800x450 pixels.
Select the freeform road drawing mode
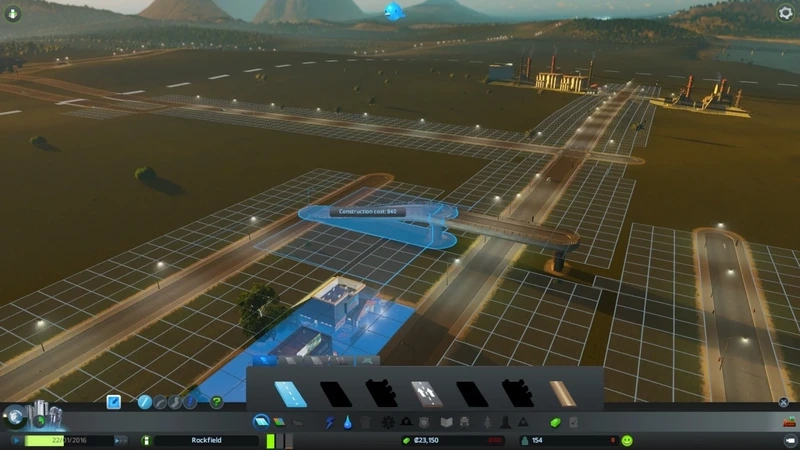click(x=174, y=402)
